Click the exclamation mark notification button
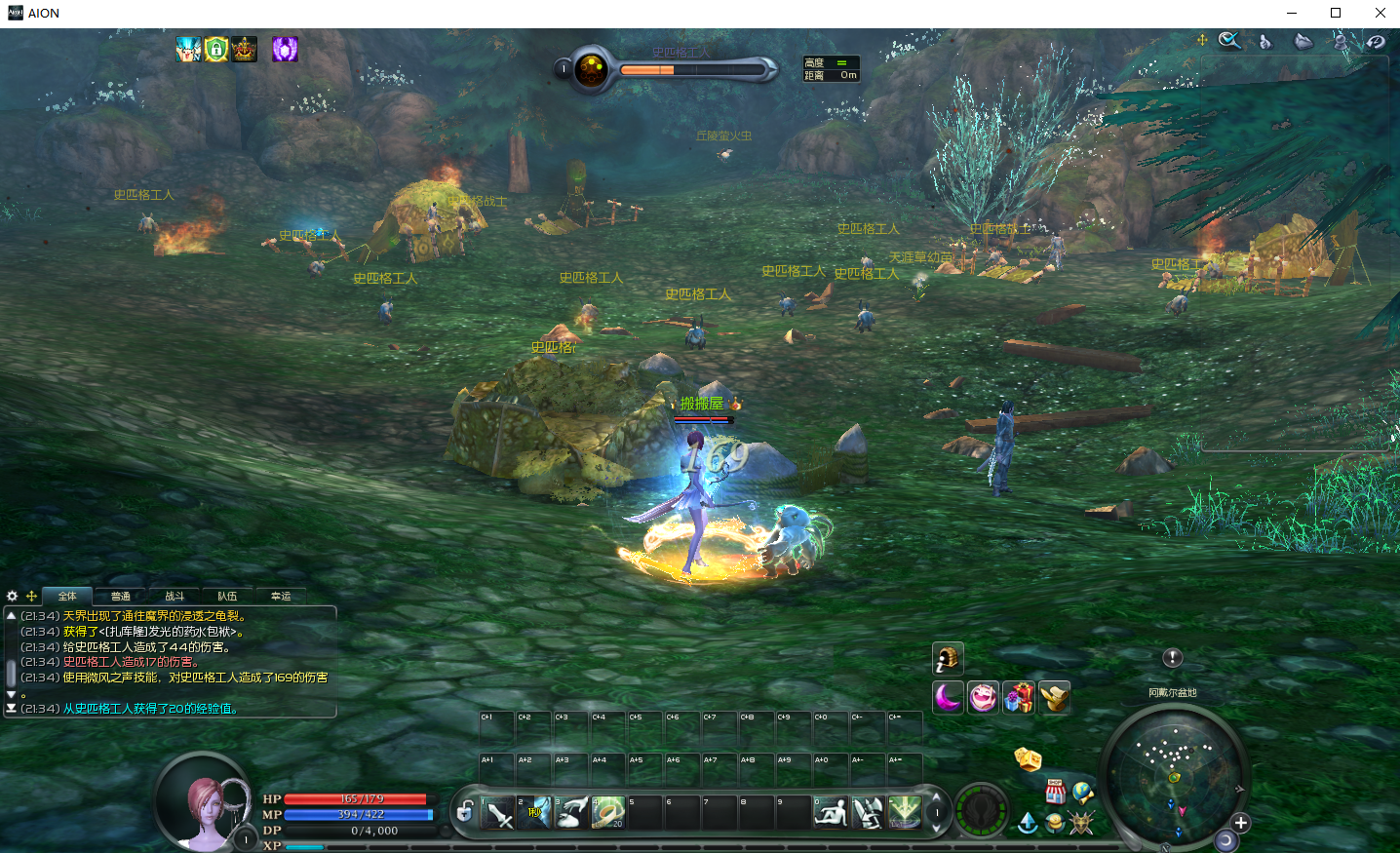1400x853 pixels. (x=1173, y=658)
